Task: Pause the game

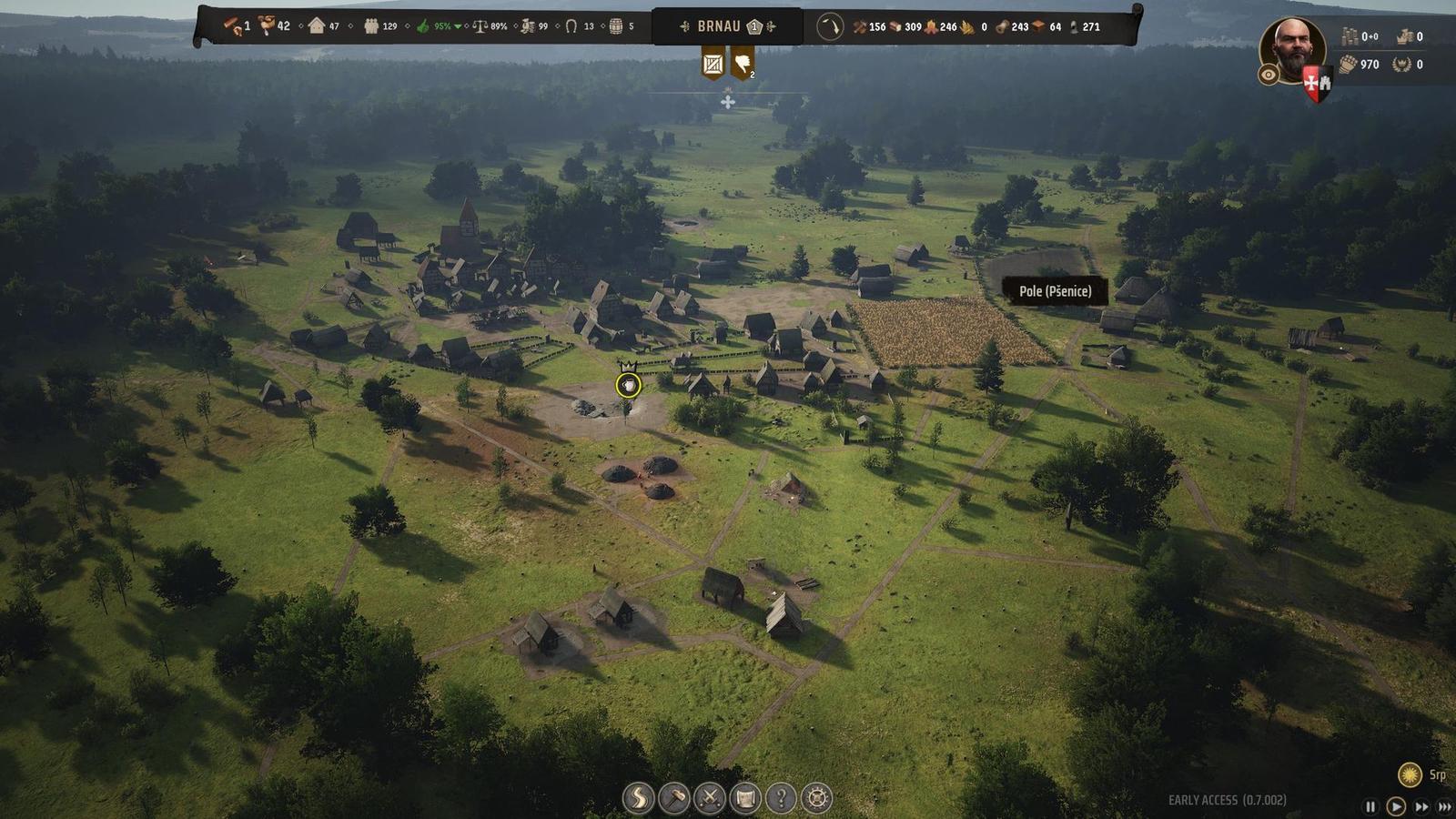Action: coord(1370,806)
